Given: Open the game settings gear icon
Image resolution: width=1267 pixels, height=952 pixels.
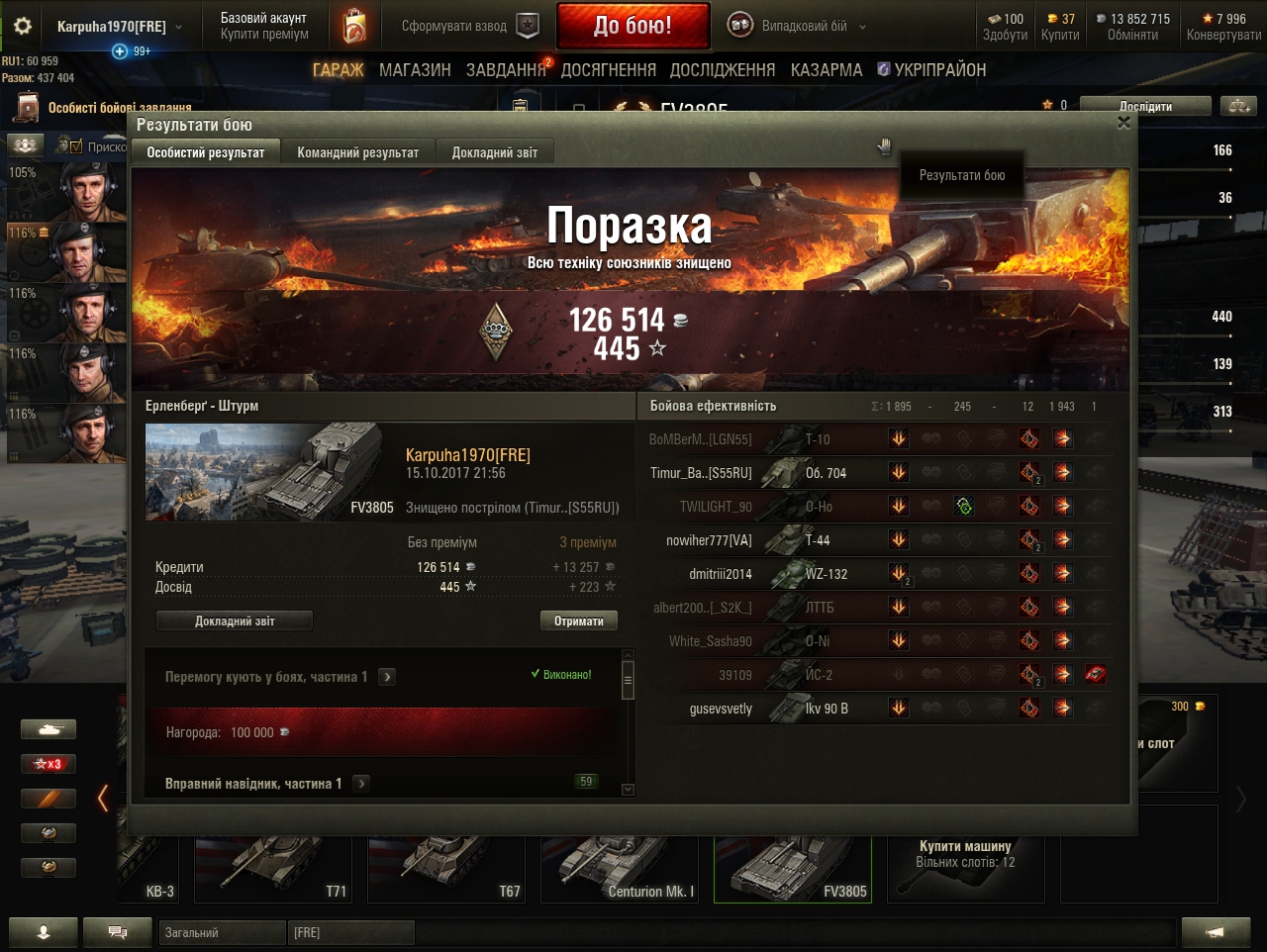Looking at the screenshot, I should (23, 27).
